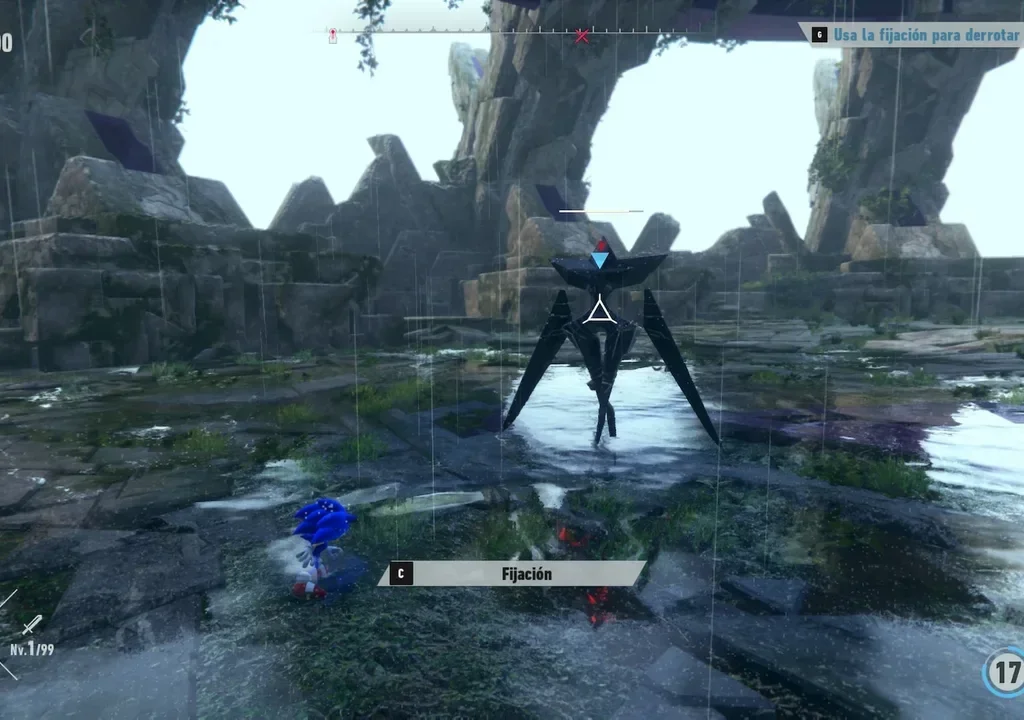The image size is (1024, 720).
Task: Click the red X marker on the compass
Action: (x=582, y=37)
